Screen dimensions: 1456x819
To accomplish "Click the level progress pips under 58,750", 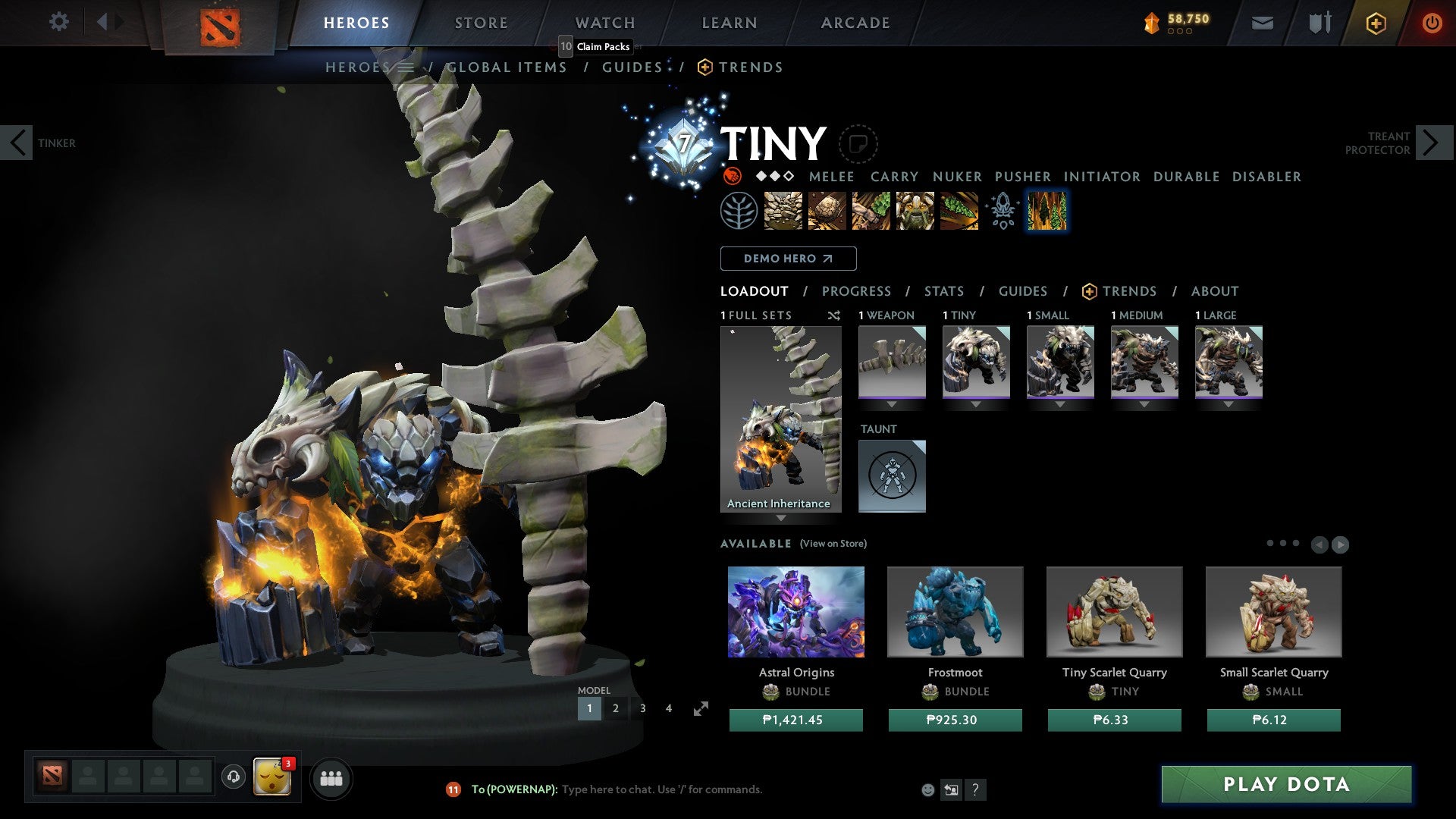I will [x=1180, y=32].
